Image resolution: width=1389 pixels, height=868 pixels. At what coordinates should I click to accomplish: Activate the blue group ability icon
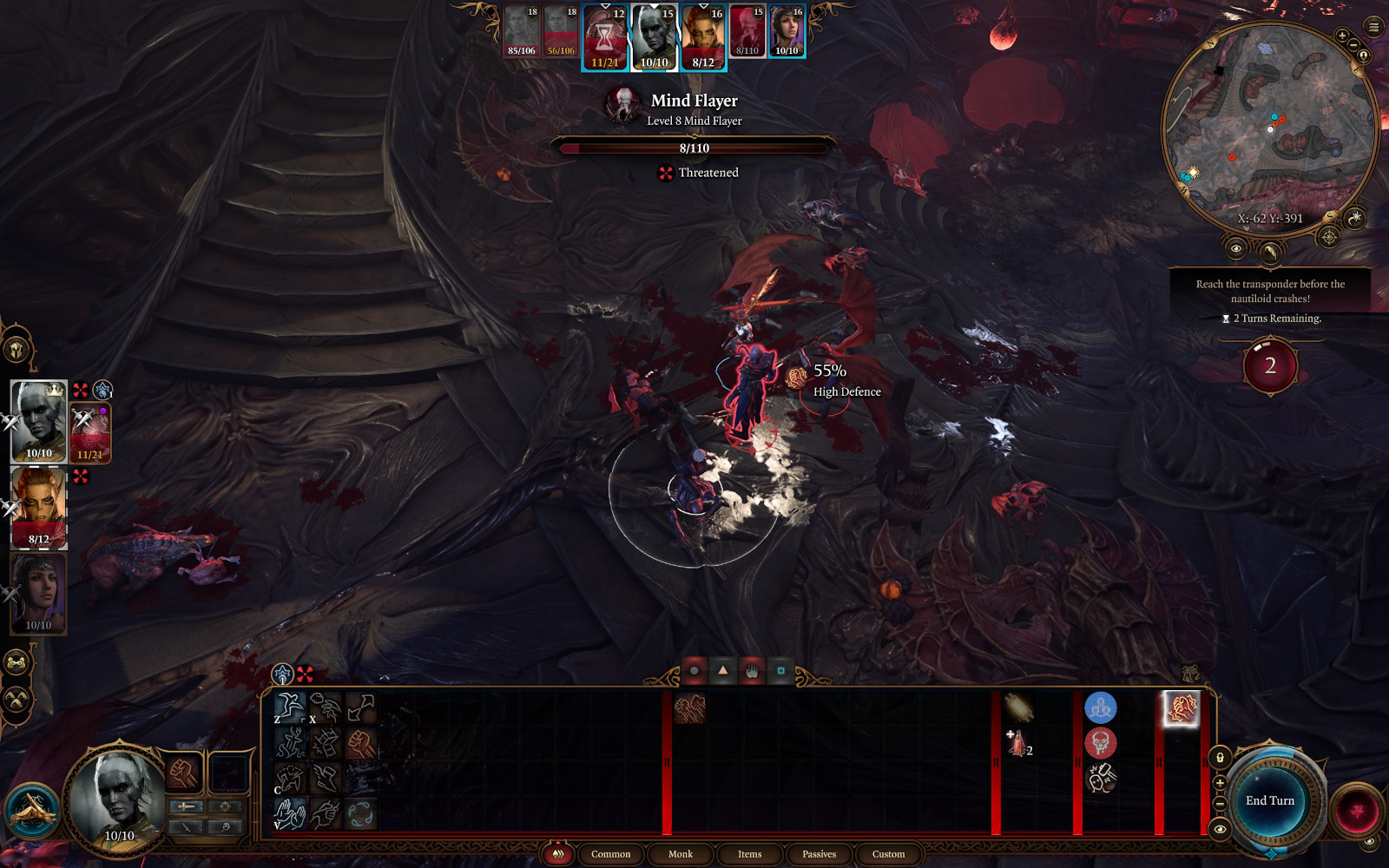[x=1100, y=707]
